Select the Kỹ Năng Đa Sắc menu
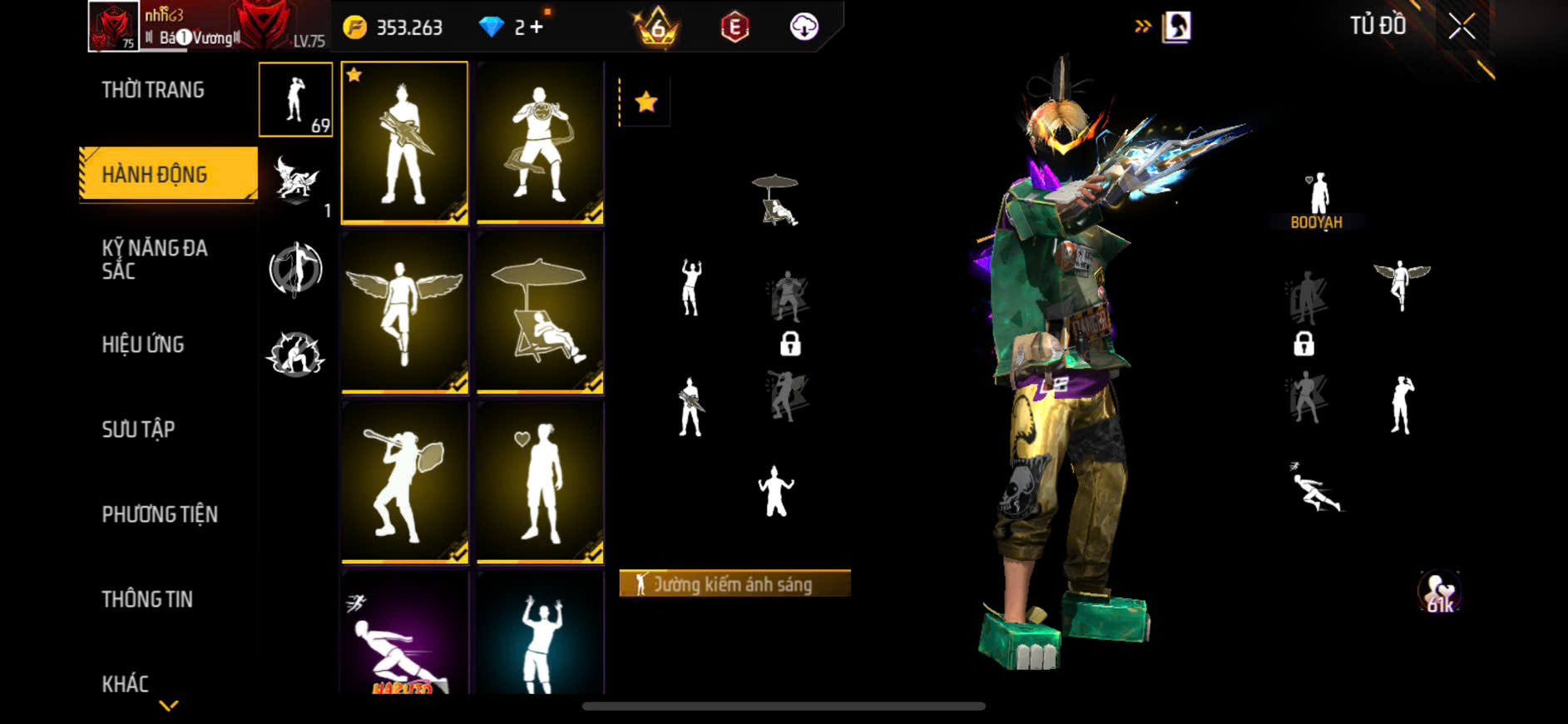Screen dimensions: 1568x724 point(155,260)
